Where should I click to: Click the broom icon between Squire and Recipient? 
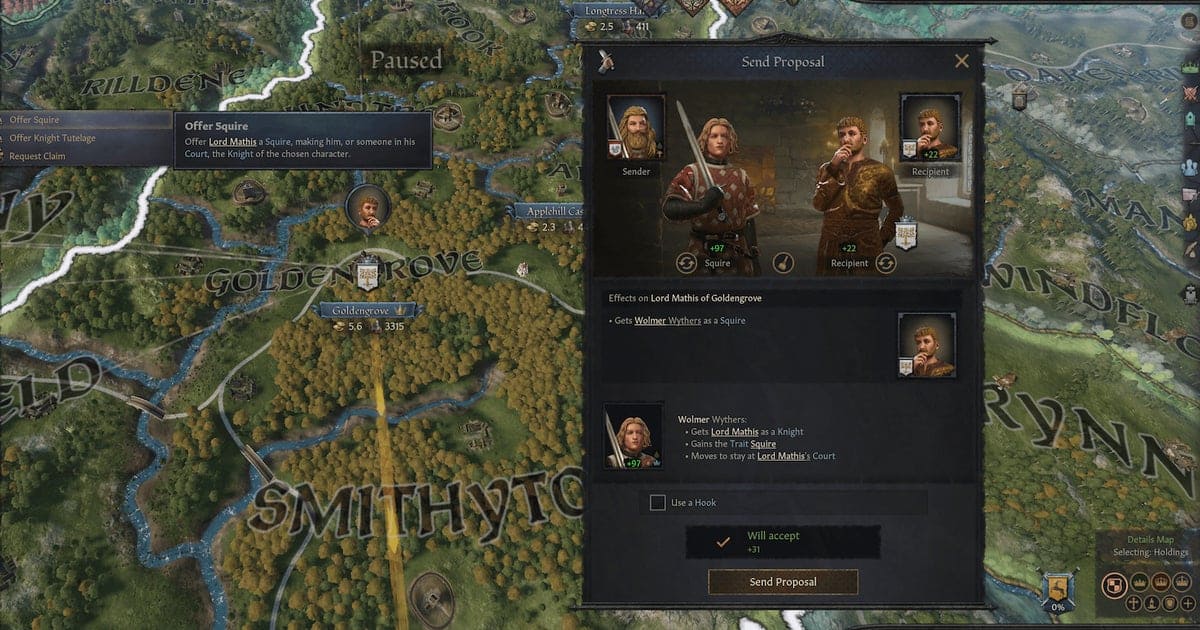(x=785, y=263)
